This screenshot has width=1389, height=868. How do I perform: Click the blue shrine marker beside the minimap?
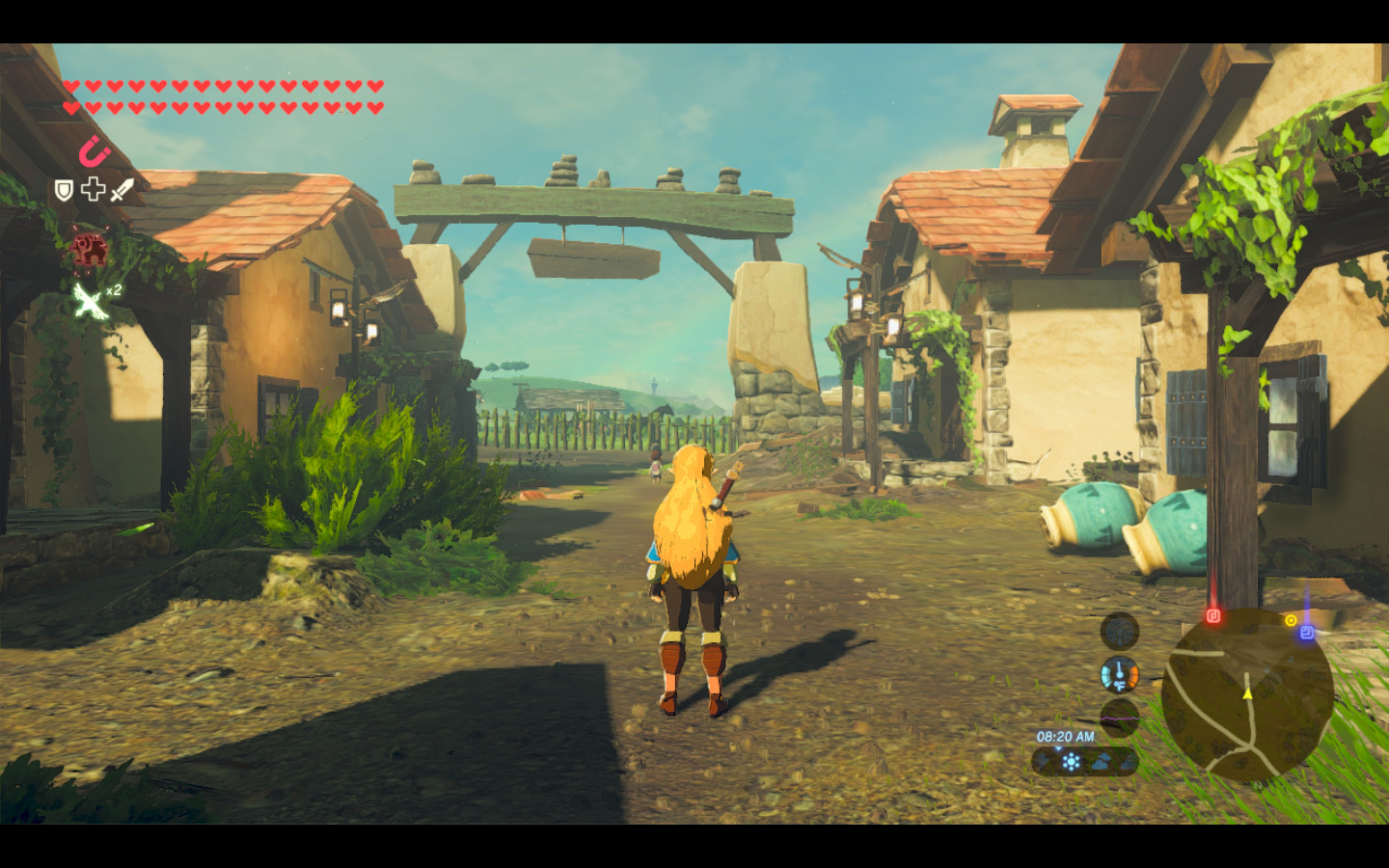[x=1307, y=632]
